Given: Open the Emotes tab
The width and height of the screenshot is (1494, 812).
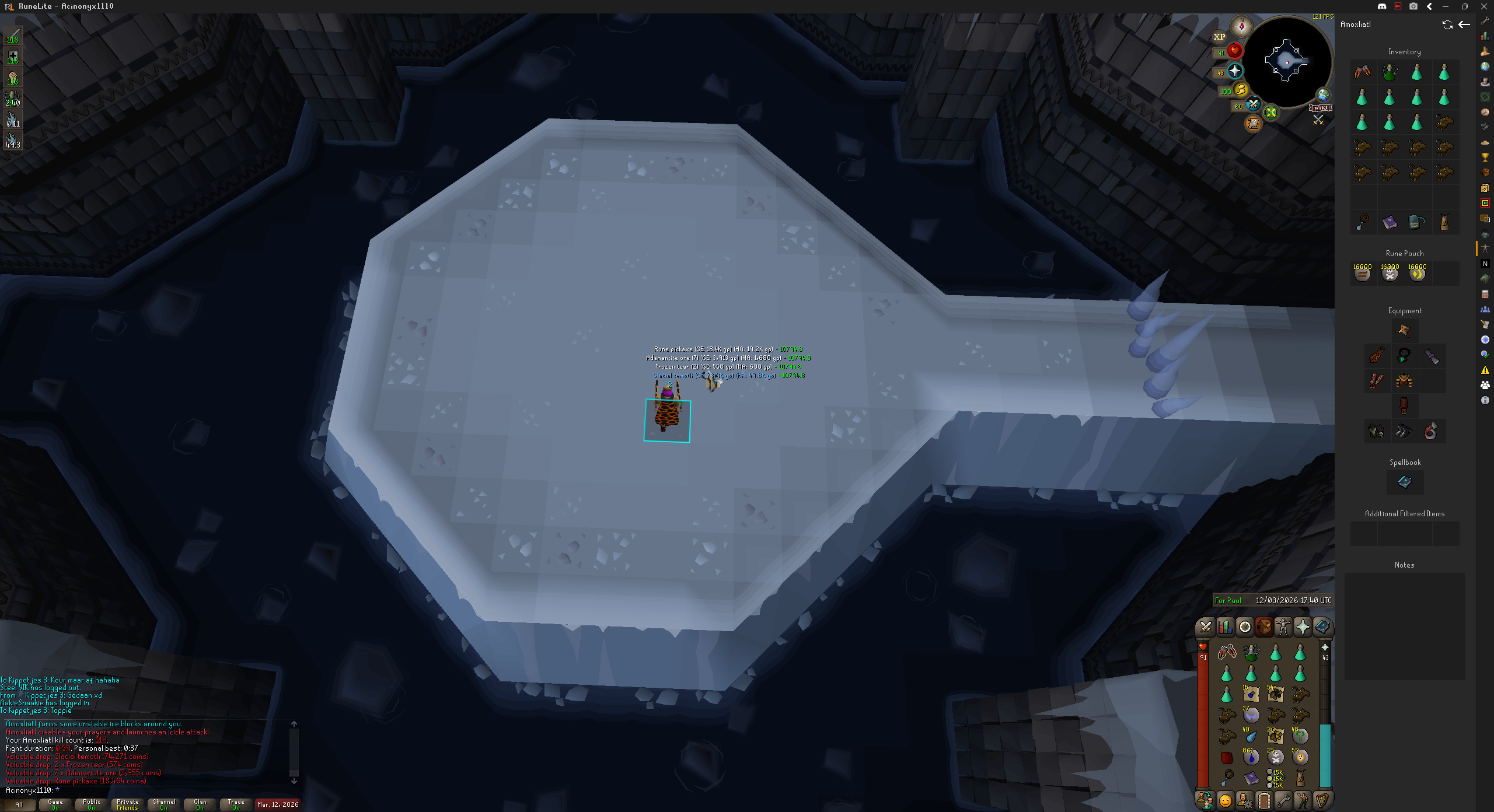Looking at the screenshot, I should (1303, 800).
